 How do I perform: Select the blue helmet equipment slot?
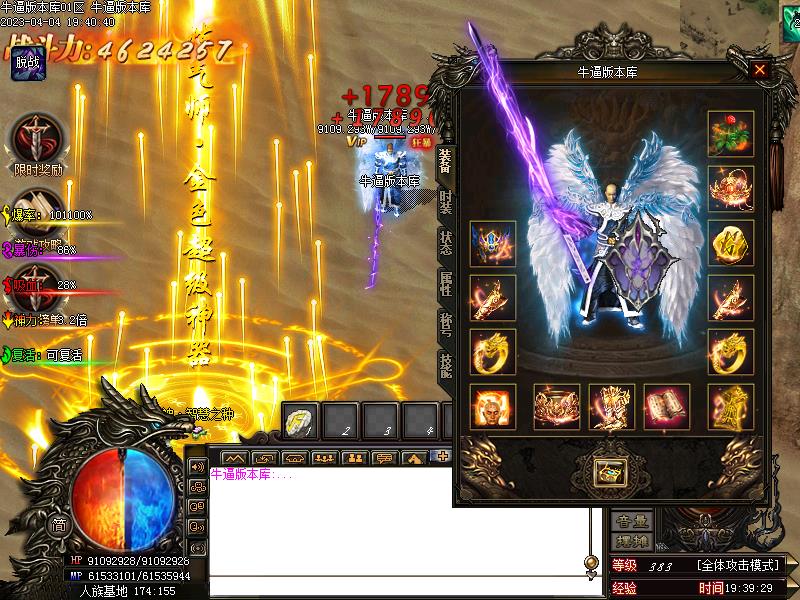pyautogui.click(x=493, y=243)
